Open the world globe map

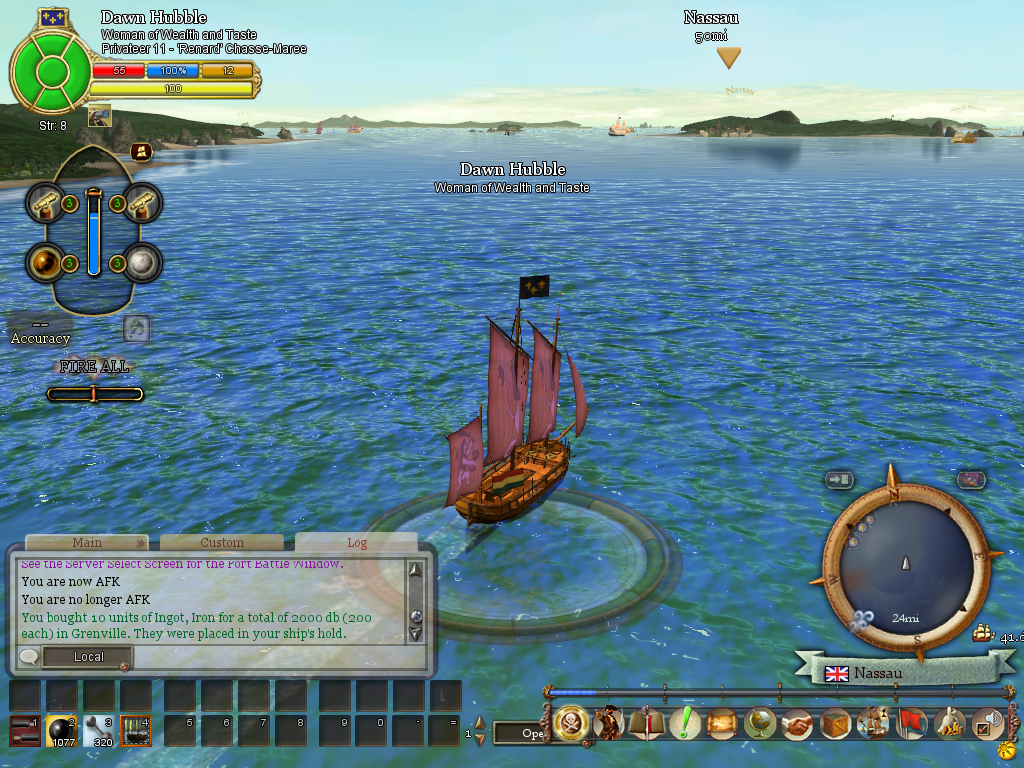point(760,724)
